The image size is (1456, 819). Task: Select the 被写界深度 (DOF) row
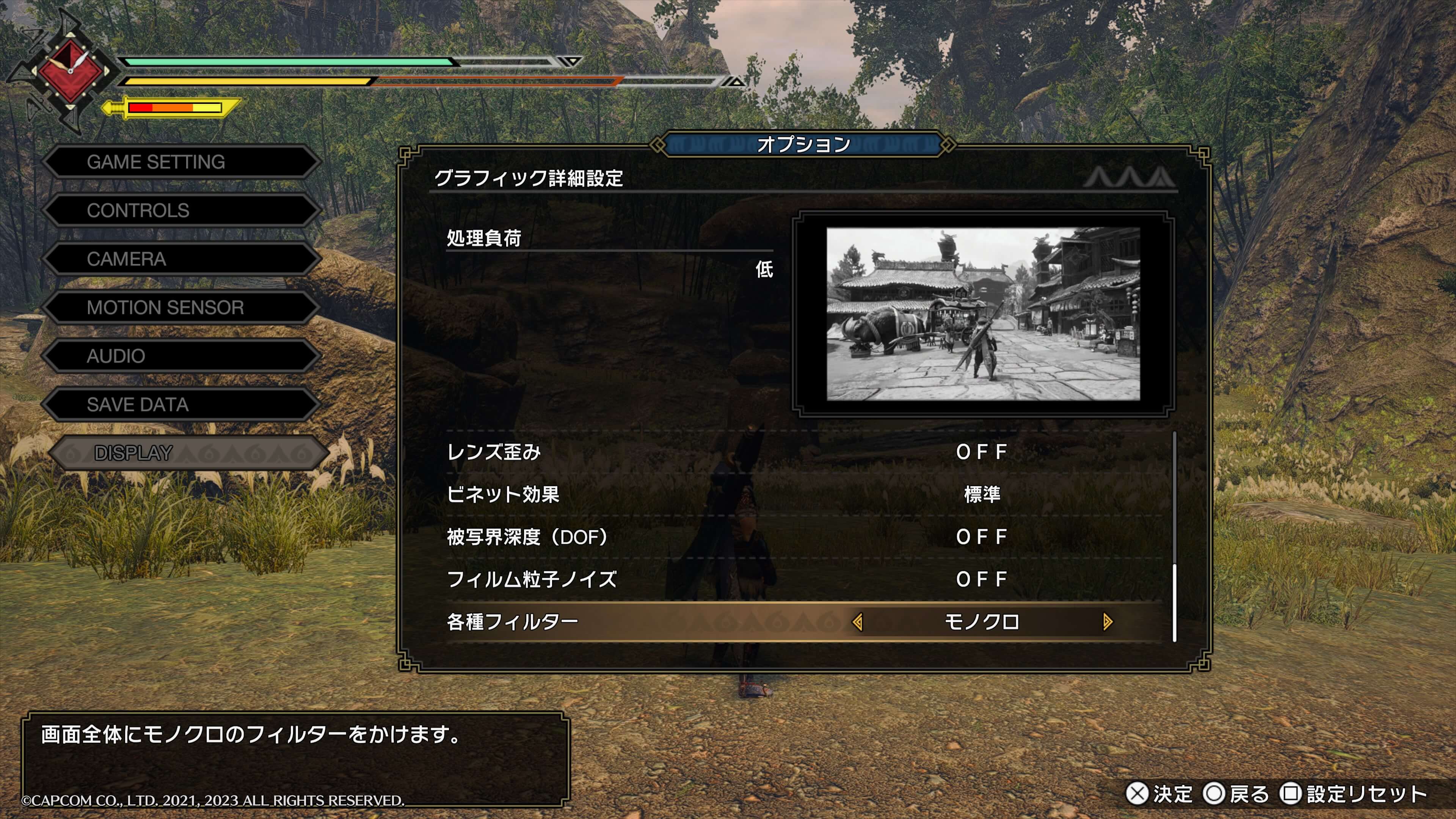(803, 537)
